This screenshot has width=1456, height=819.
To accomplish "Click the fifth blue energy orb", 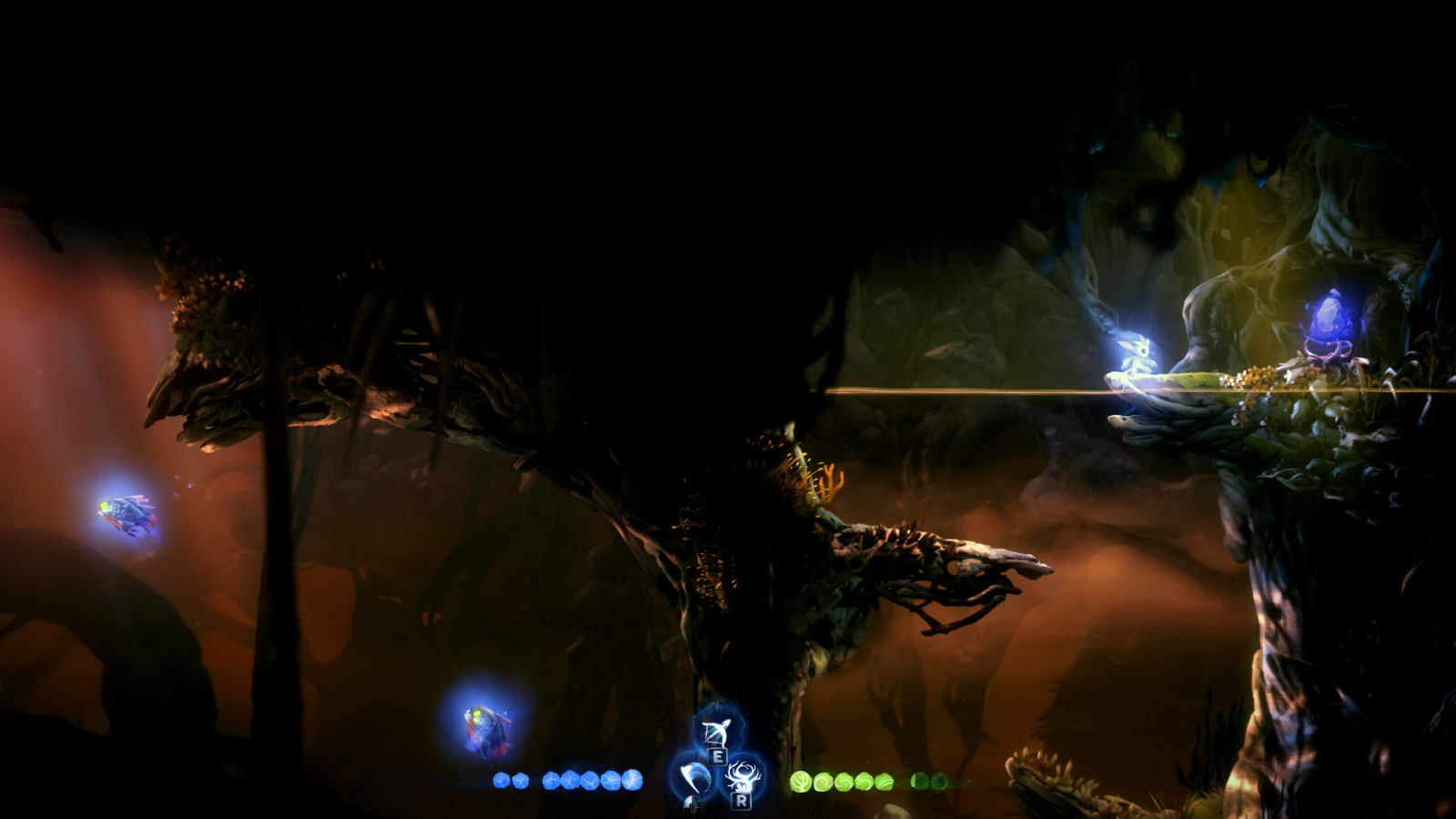I will click(x=591, y=779).
